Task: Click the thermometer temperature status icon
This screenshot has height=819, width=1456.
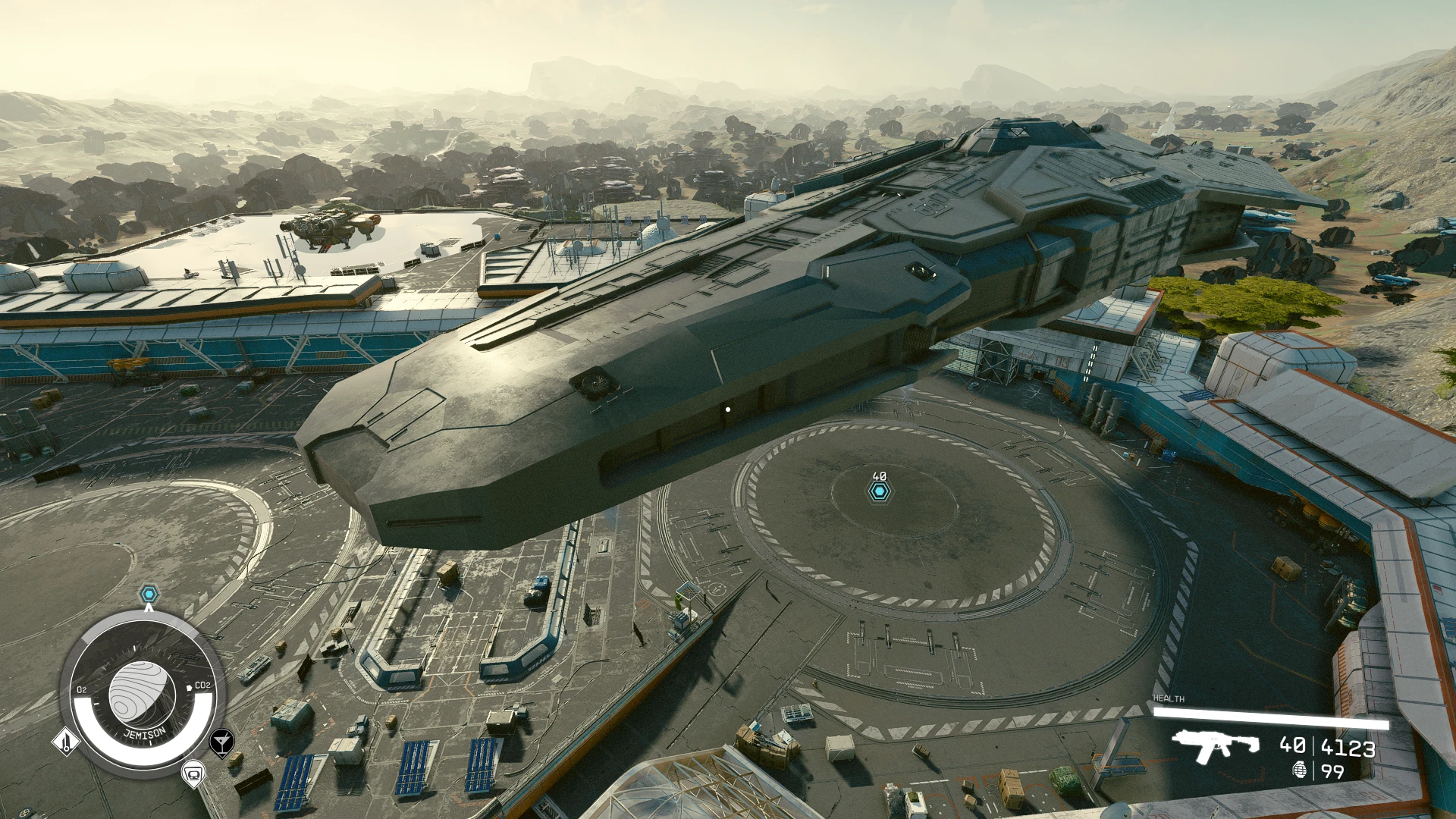Action: coord(66,741)
